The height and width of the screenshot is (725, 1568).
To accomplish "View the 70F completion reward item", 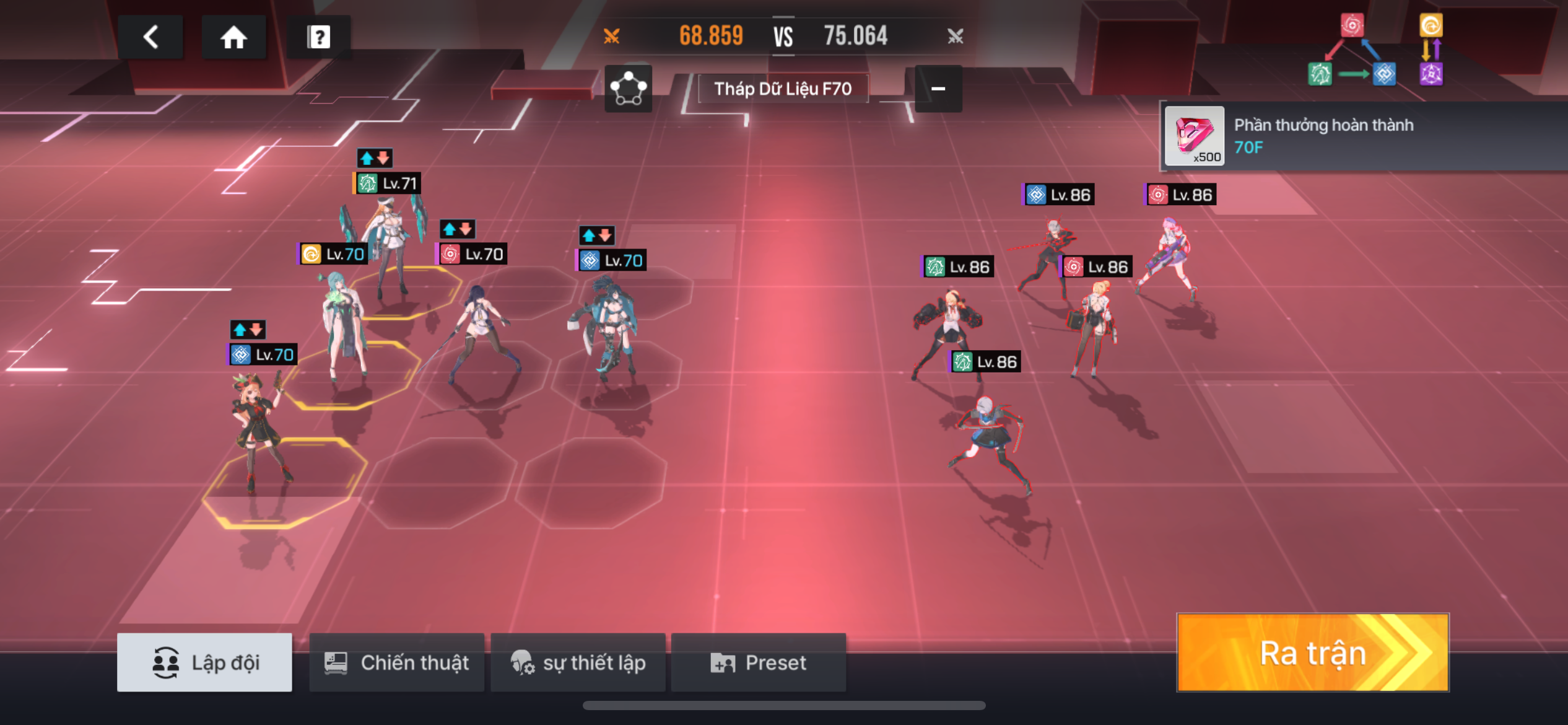I will (1194, 136).
